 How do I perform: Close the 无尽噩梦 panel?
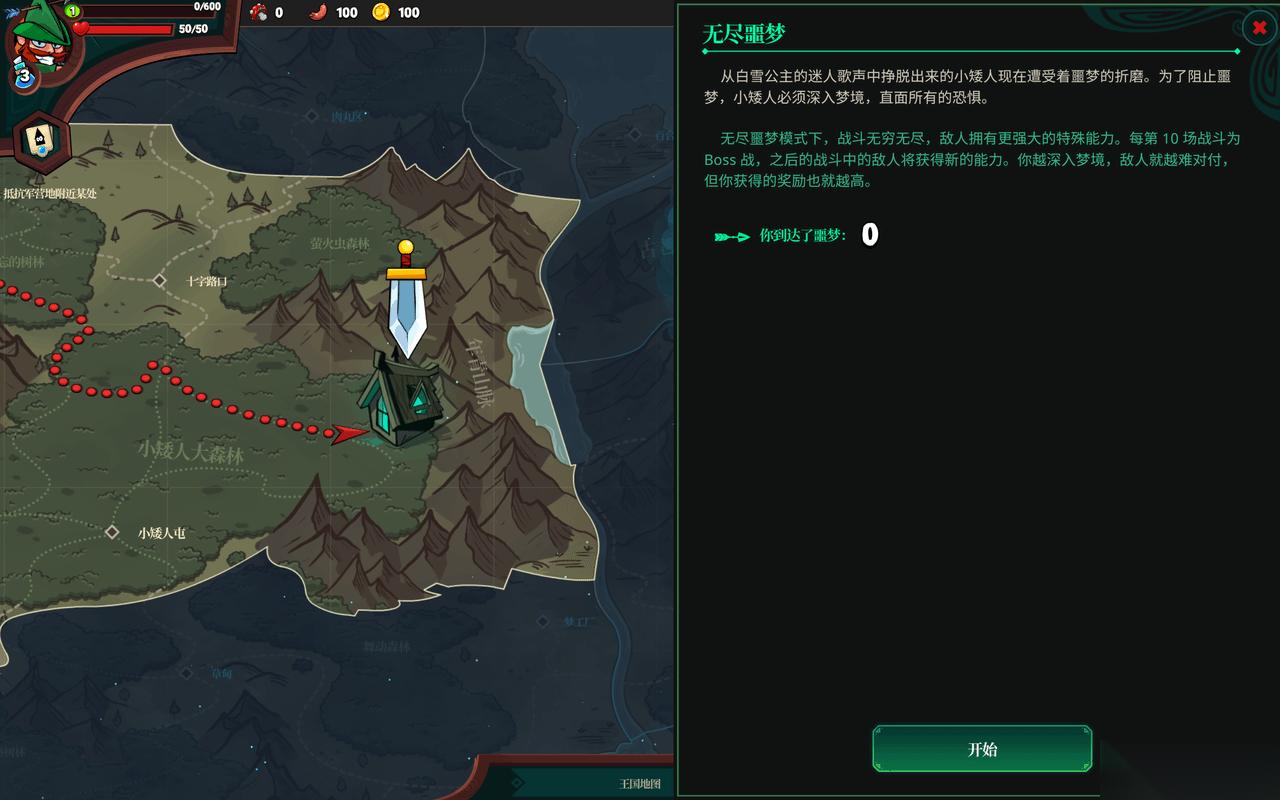1258,28
